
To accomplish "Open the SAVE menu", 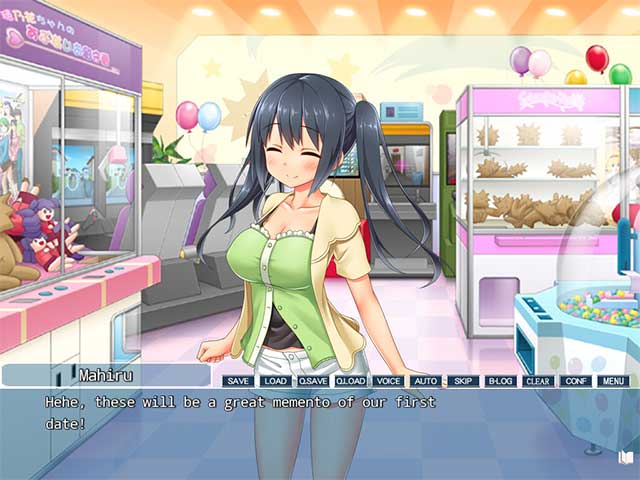I will pyautogui.click(x=238, y=381).
